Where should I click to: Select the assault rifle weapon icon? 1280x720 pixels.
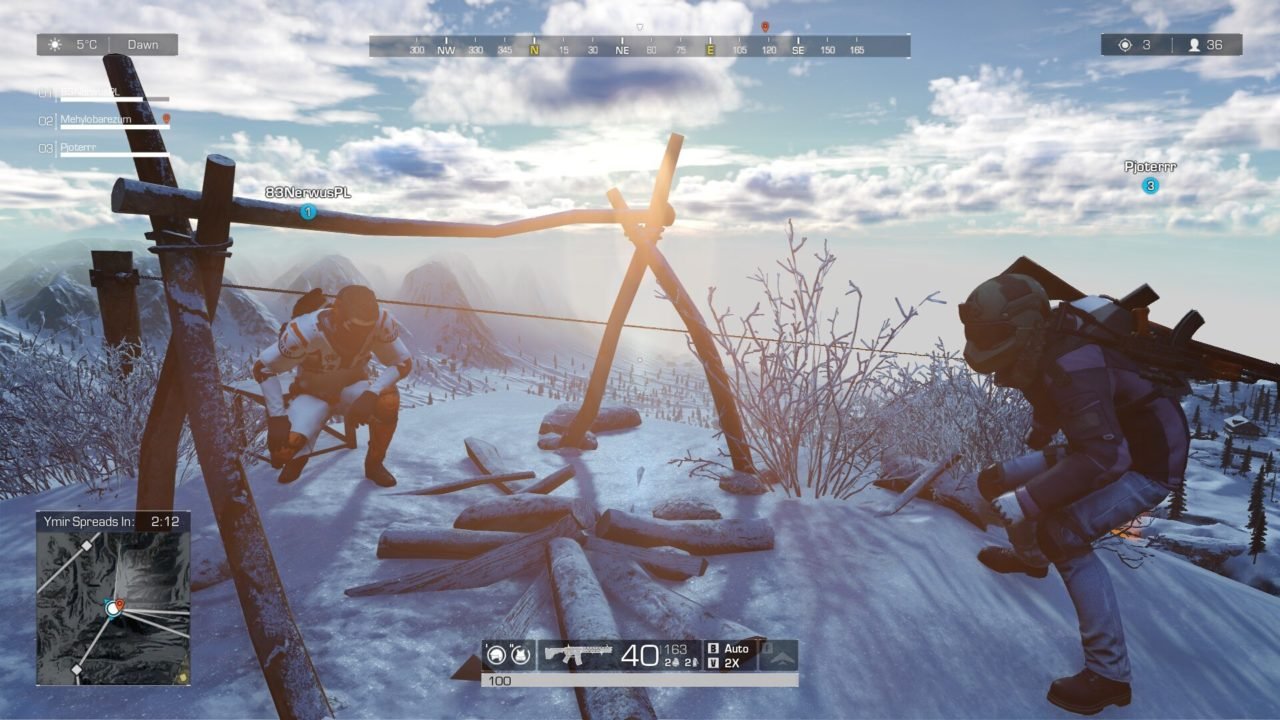click(x=578, y=654)
